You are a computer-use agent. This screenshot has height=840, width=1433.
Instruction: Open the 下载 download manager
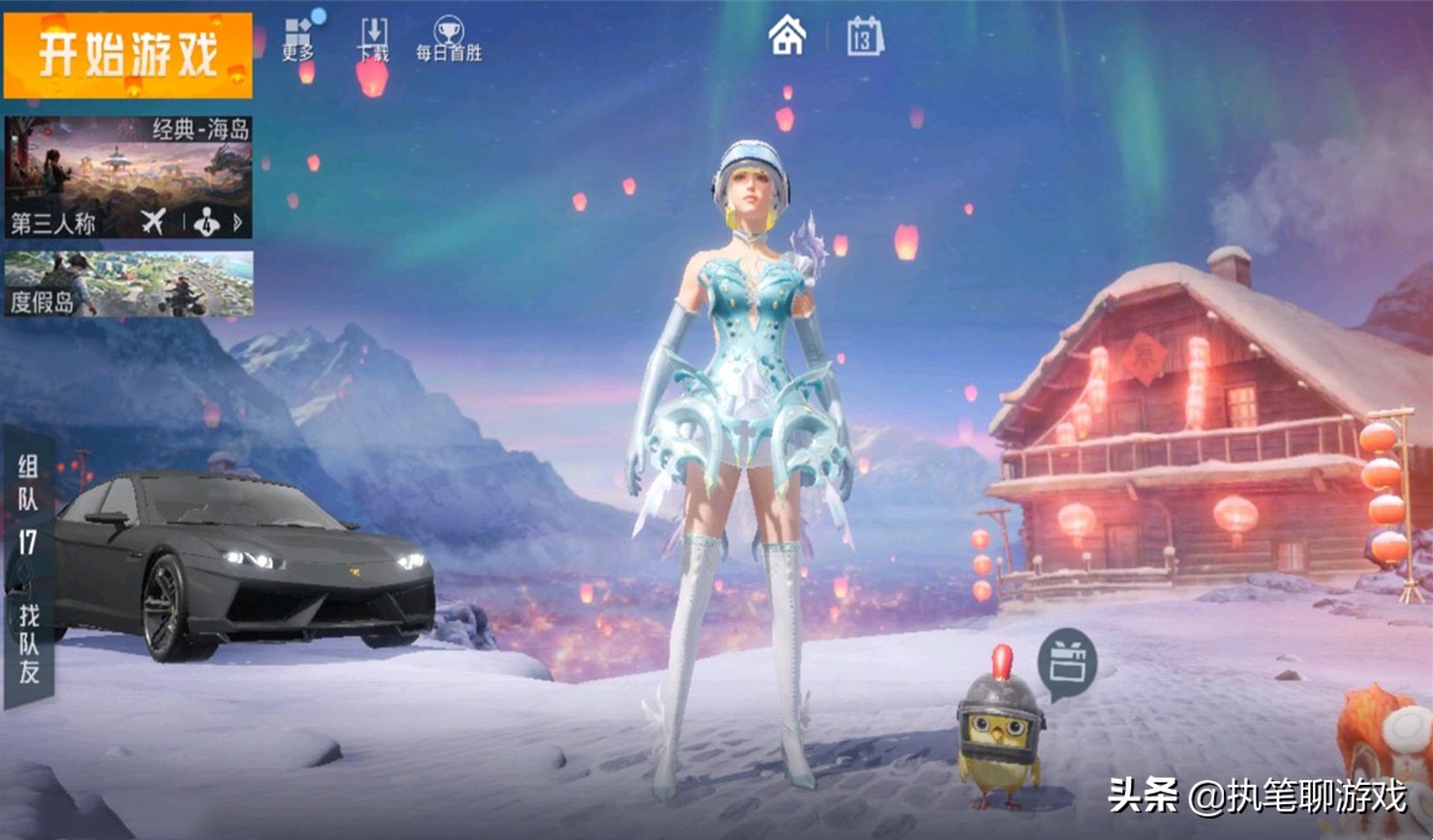click(x=374, y=41)
